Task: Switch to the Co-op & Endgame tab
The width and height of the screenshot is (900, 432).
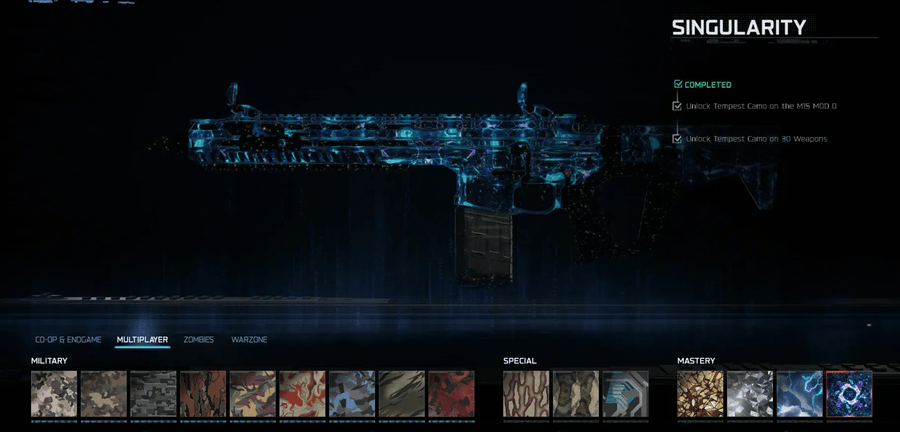Action: pos(68,340)
